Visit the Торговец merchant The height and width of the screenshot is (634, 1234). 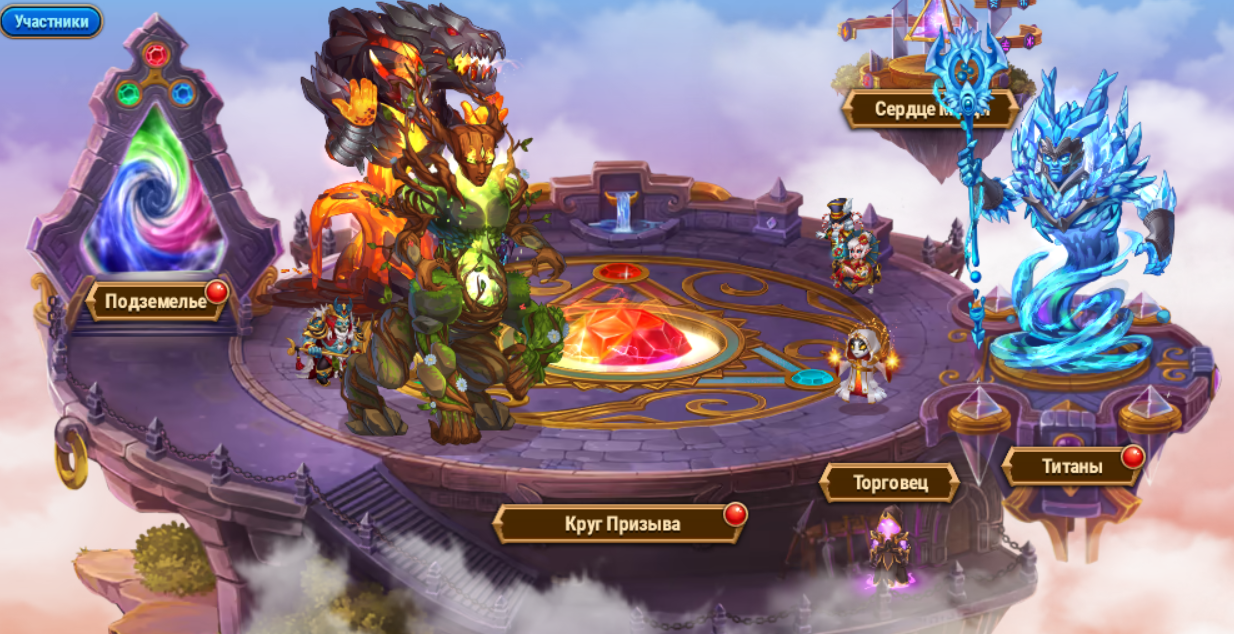tap(889, 483)
